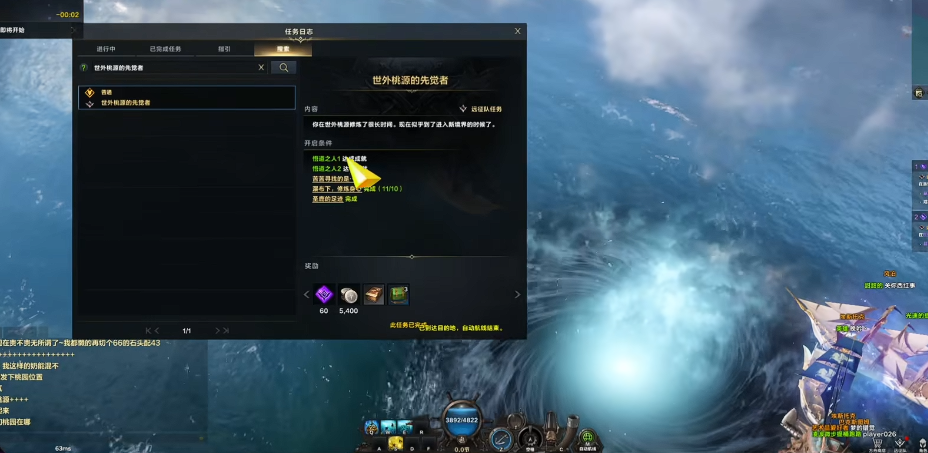Show next rewards with the right arrow

pos(517,294)
